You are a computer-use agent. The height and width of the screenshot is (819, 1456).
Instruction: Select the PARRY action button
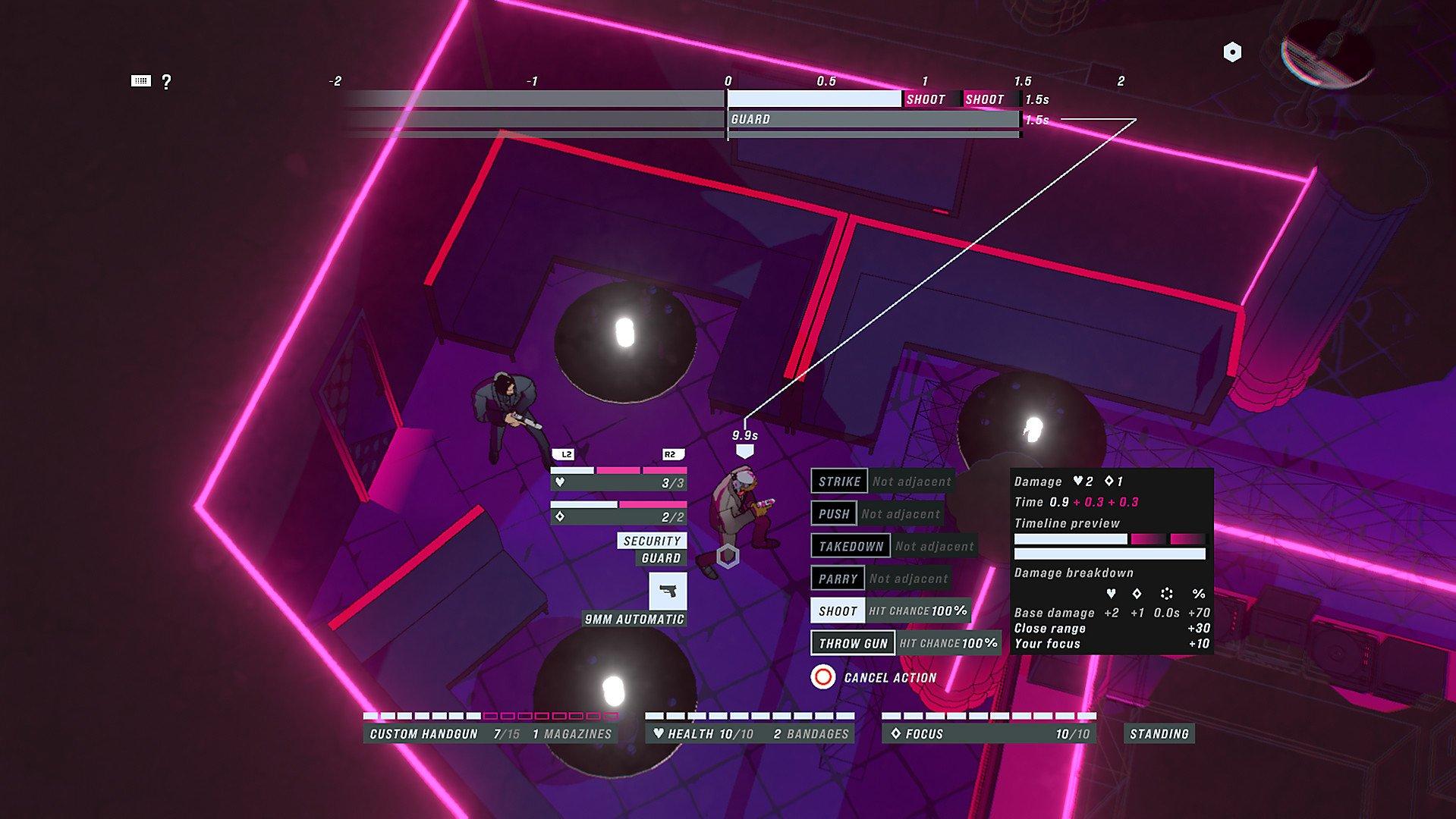(838, 577)
